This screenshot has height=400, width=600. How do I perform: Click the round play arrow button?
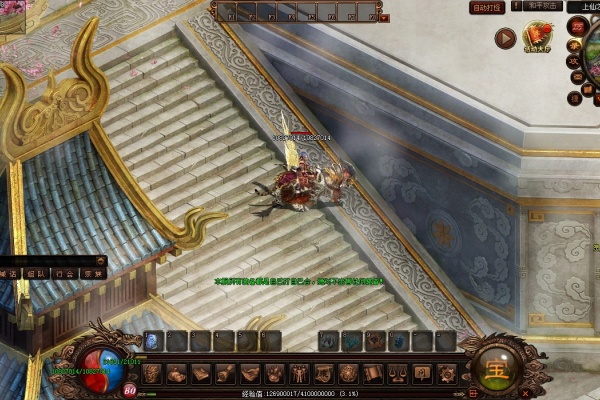click(x=506, y=39)
